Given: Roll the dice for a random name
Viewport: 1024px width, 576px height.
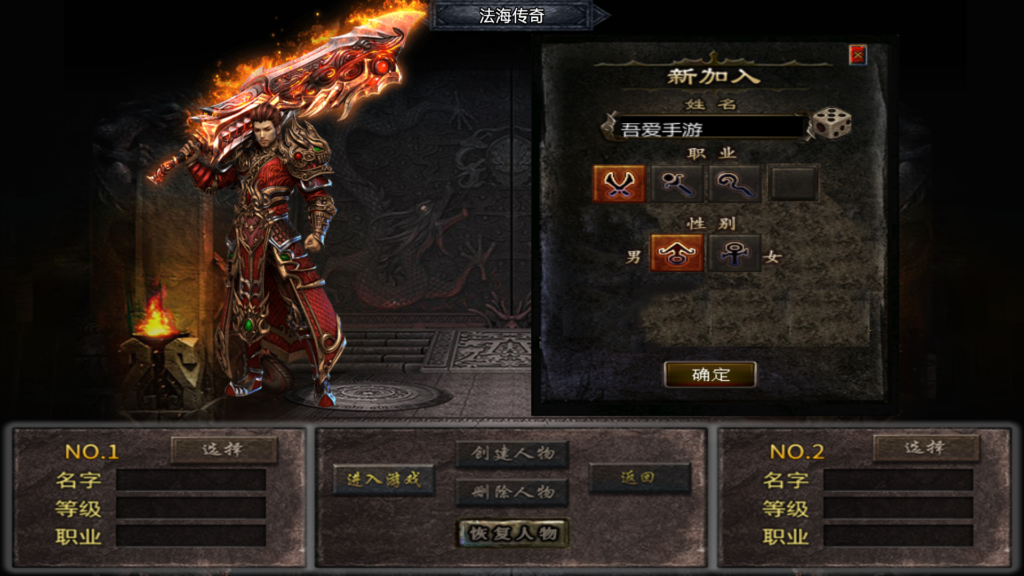Looking at the screenshot, I should (x=830, y=124).
